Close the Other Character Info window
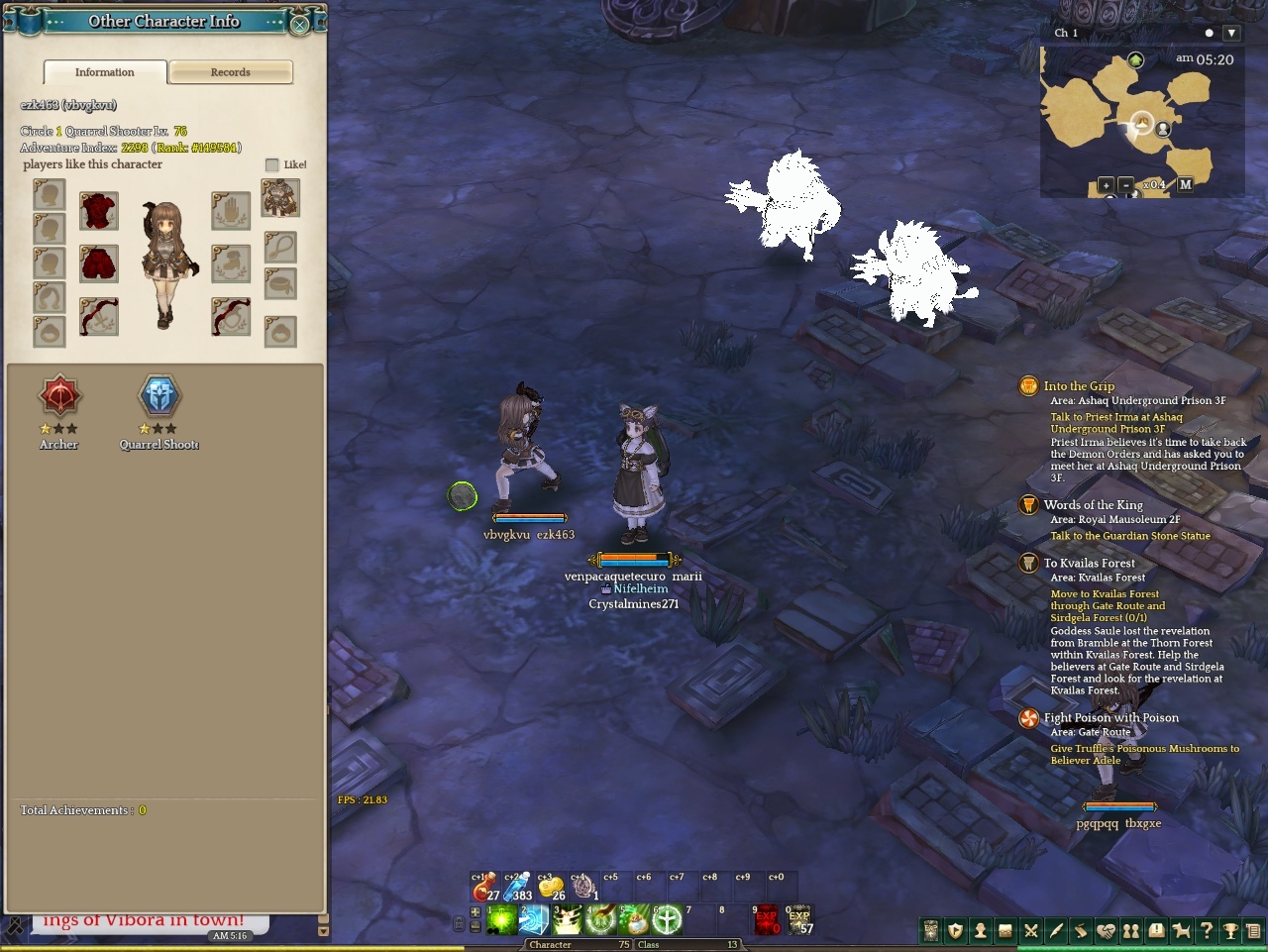Viewport: 1268px width, 952px height. 299,25
